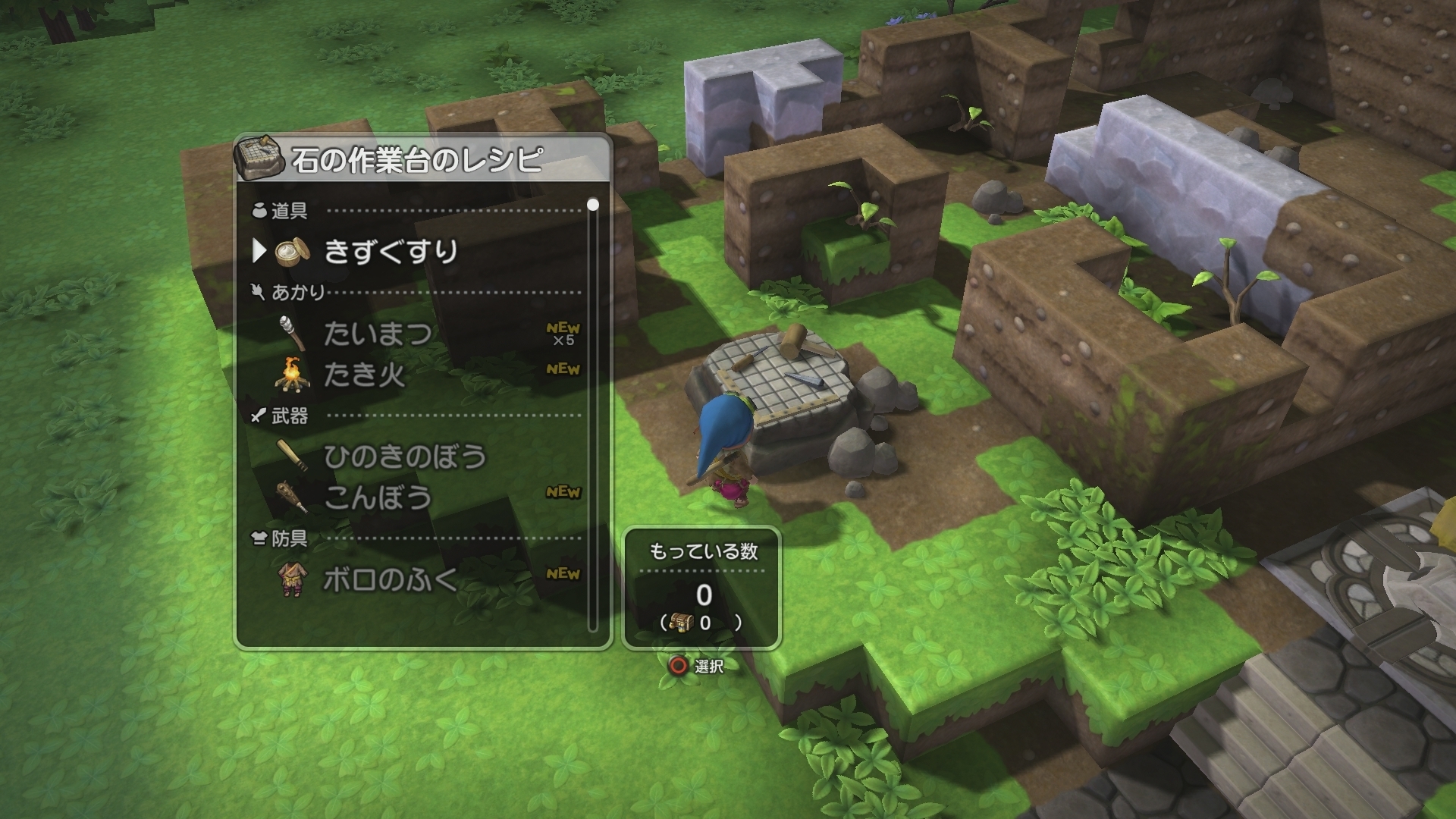This screenshot has width=1456, height=819.
Task: Click the stone workbench icon in the header
Action: pyautogui.click(x=261, y=158)
